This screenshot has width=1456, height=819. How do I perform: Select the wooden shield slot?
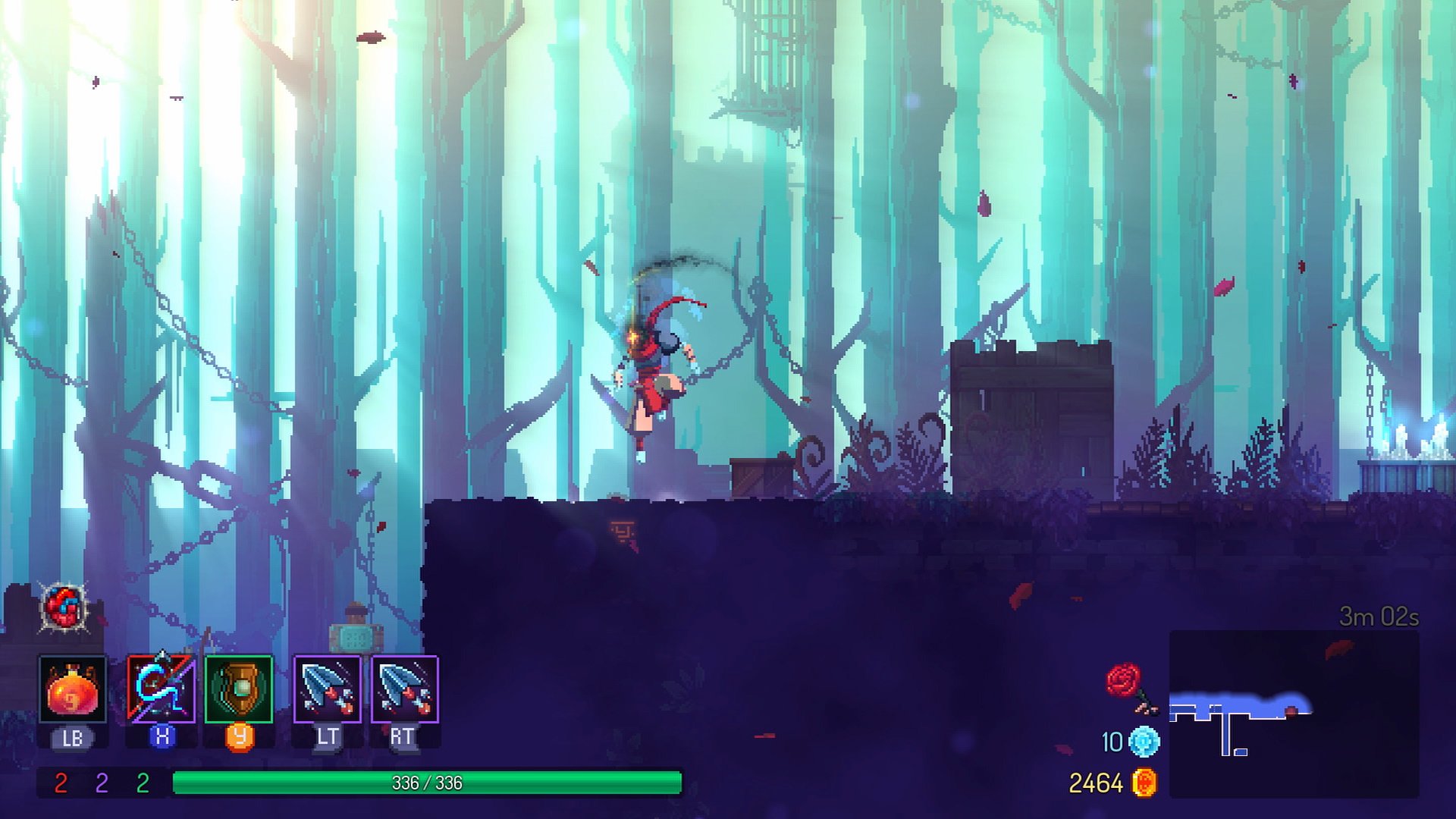pyautogui.click(x=239, y=689)
